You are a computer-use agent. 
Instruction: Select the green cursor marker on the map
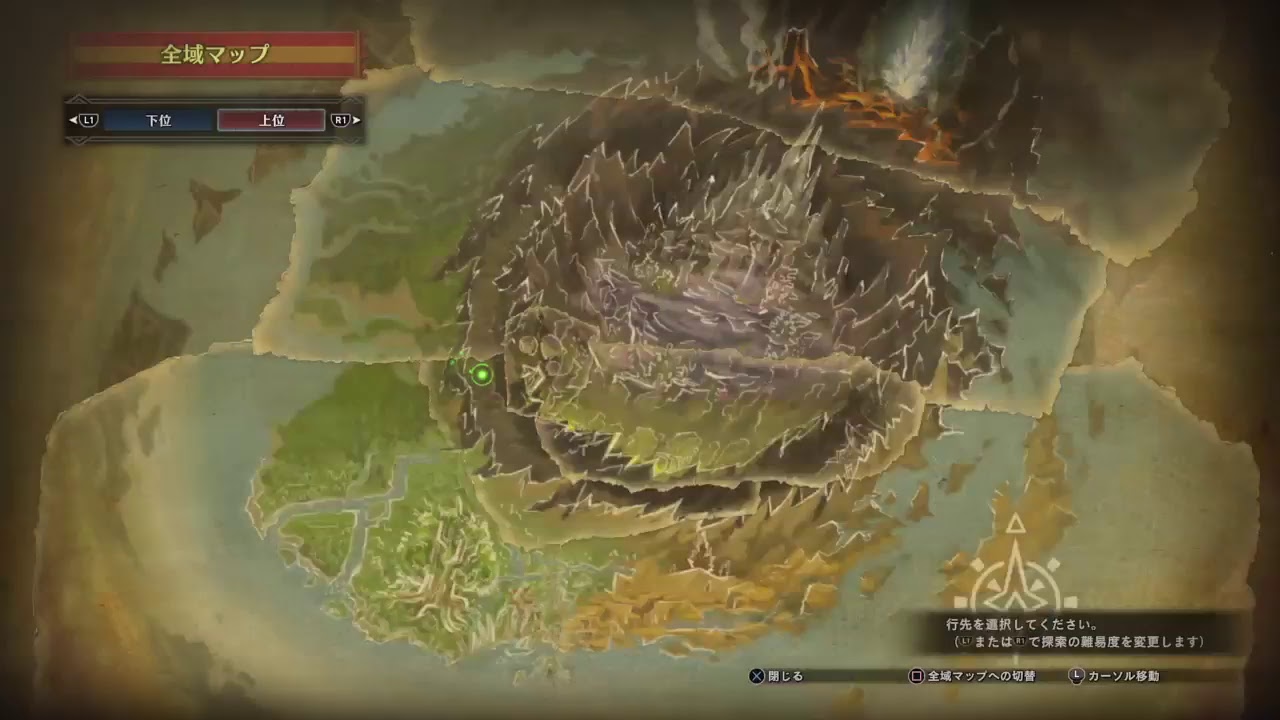[481, 373]
